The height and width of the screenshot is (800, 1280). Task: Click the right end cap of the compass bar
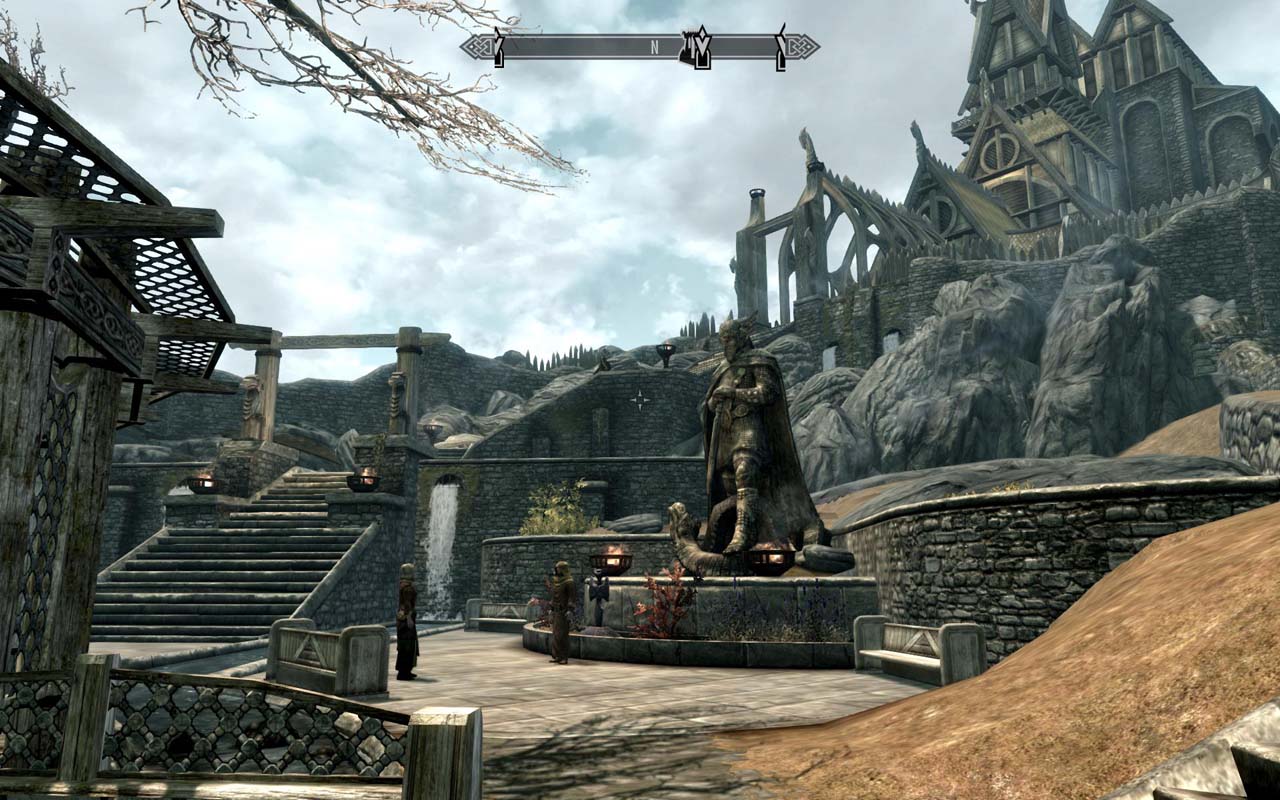pos(791,45)
